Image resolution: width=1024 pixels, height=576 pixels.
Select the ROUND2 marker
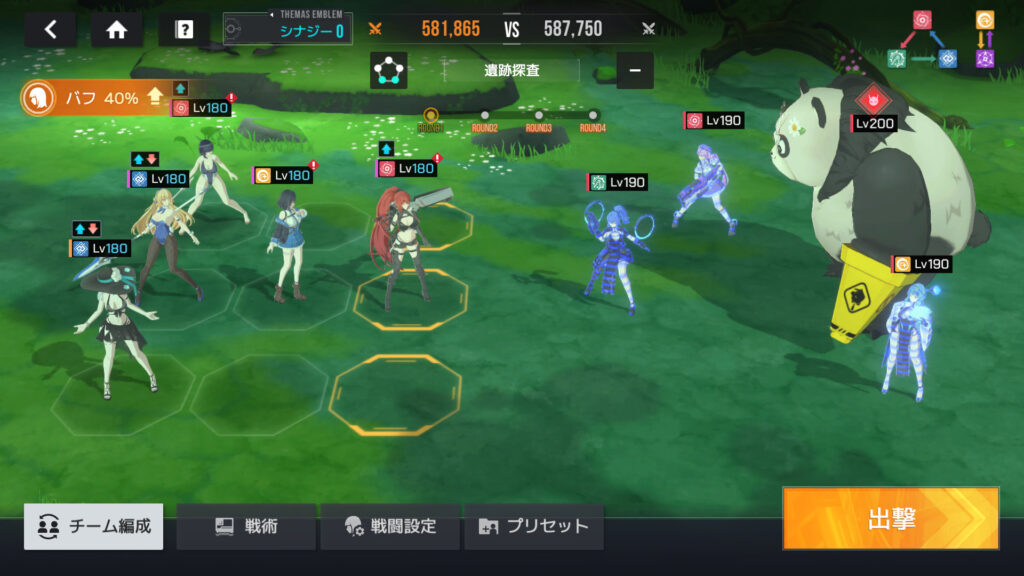click(x=485, y=116)
